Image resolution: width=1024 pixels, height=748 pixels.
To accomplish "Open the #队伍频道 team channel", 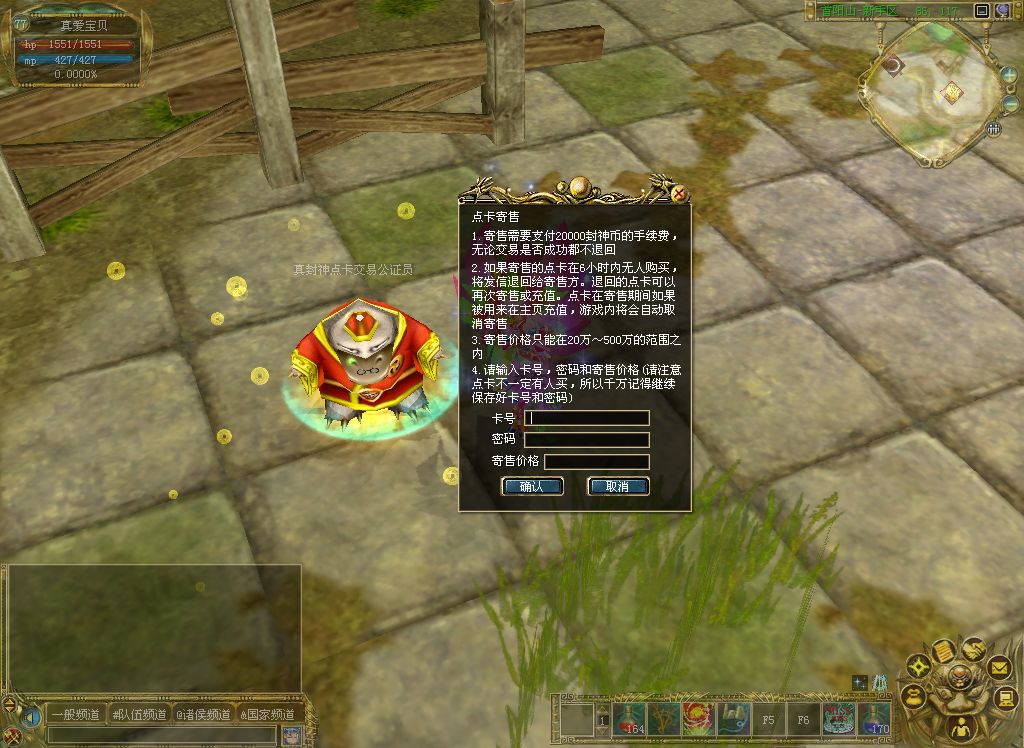I will [x=139, y=714].
